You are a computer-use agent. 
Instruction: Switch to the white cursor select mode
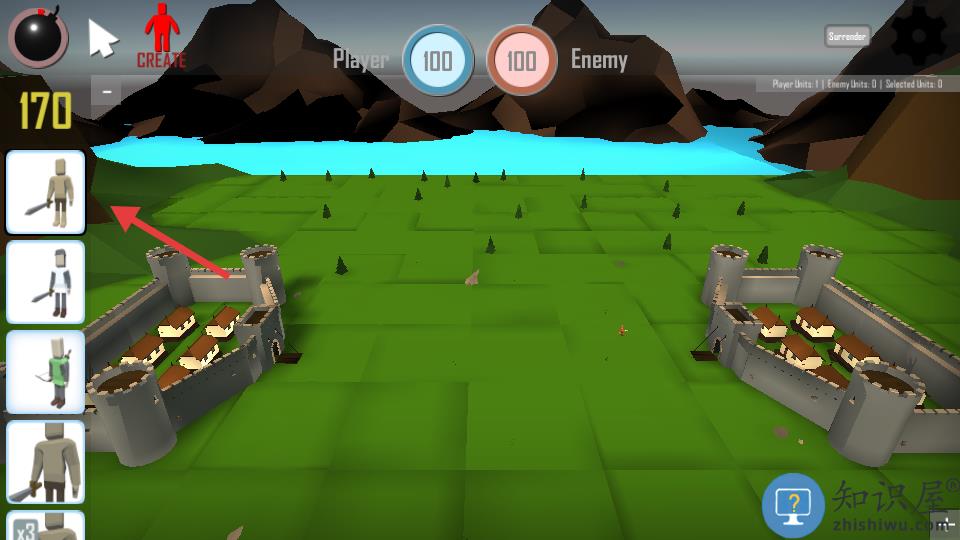pos(102,38)
